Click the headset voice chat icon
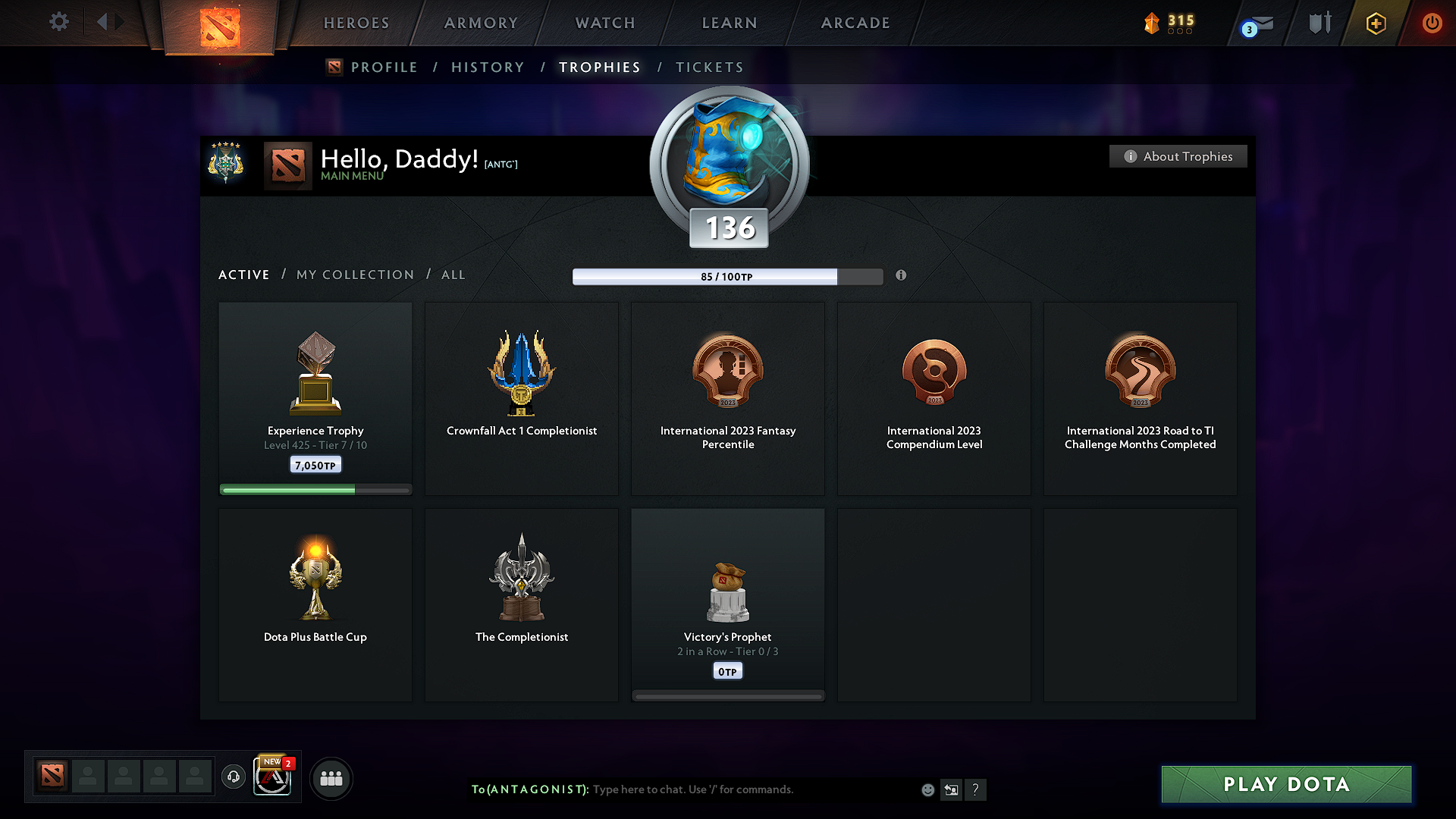 pyautogui.click(x=233, y=777)
